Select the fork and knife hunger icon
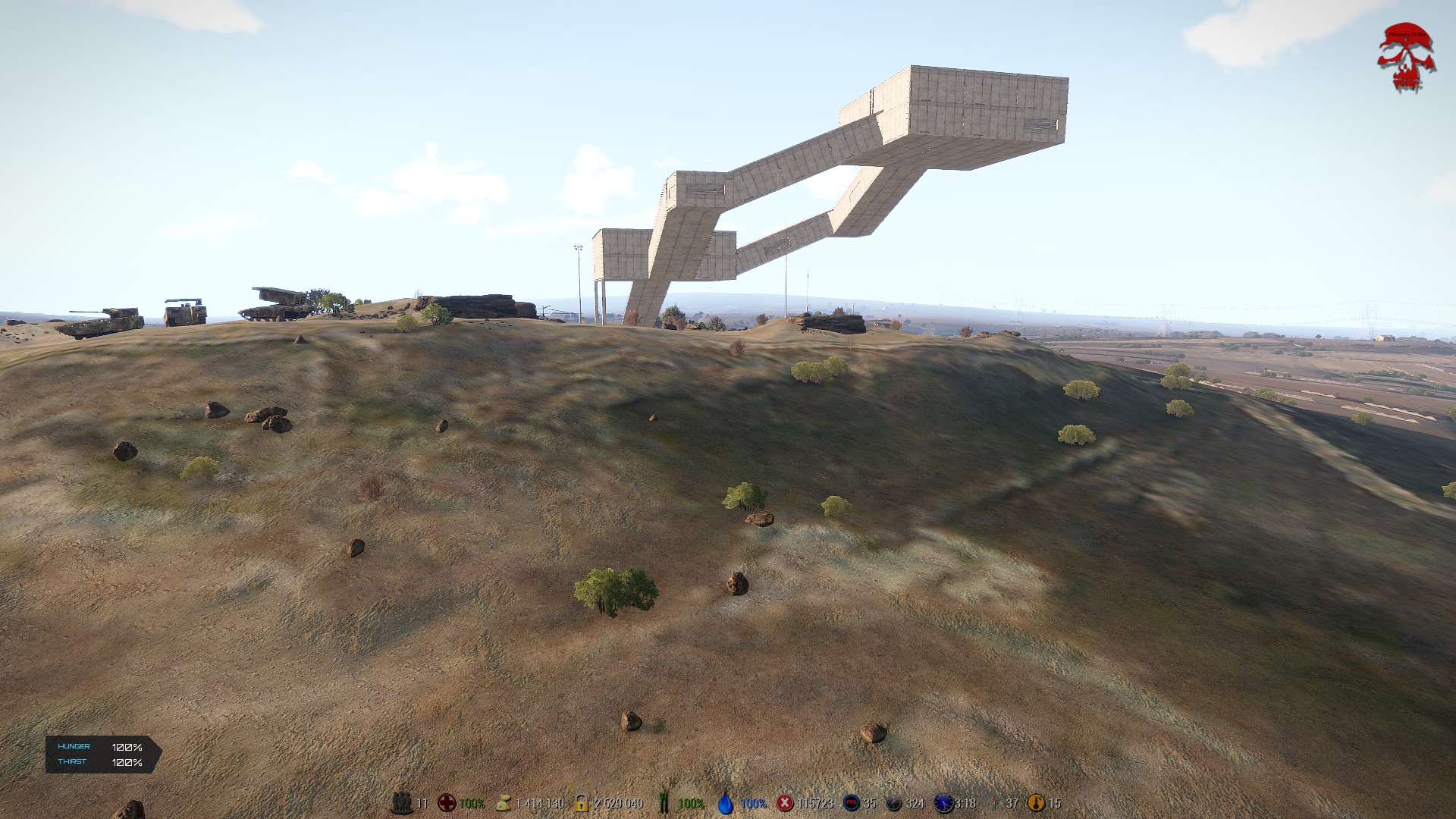This screenshot has width=1456, height=819. coord(664,802)
